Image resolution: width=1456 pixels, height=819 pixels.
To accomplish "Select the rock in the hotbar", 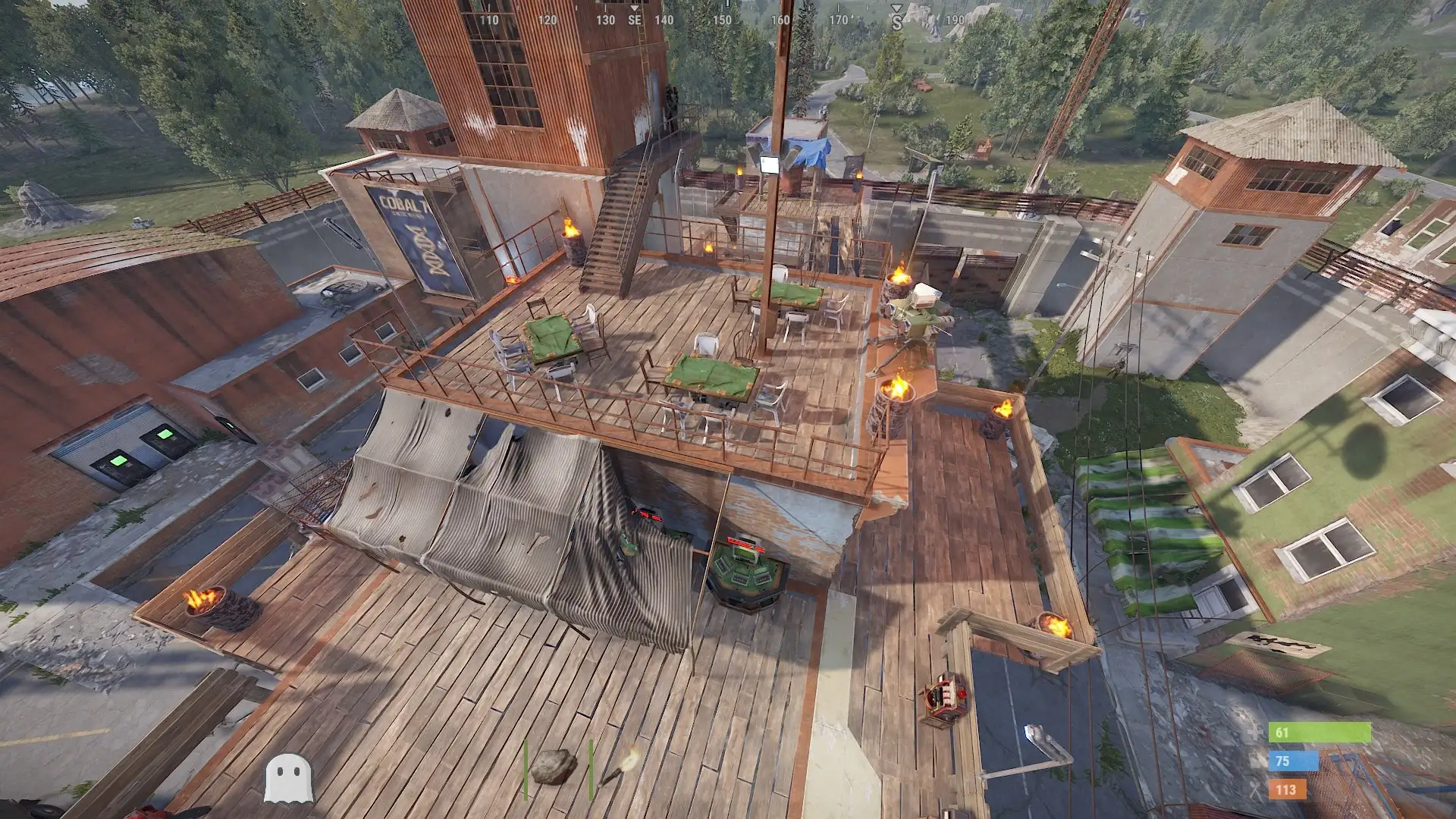I will click(x=554, y=767).
